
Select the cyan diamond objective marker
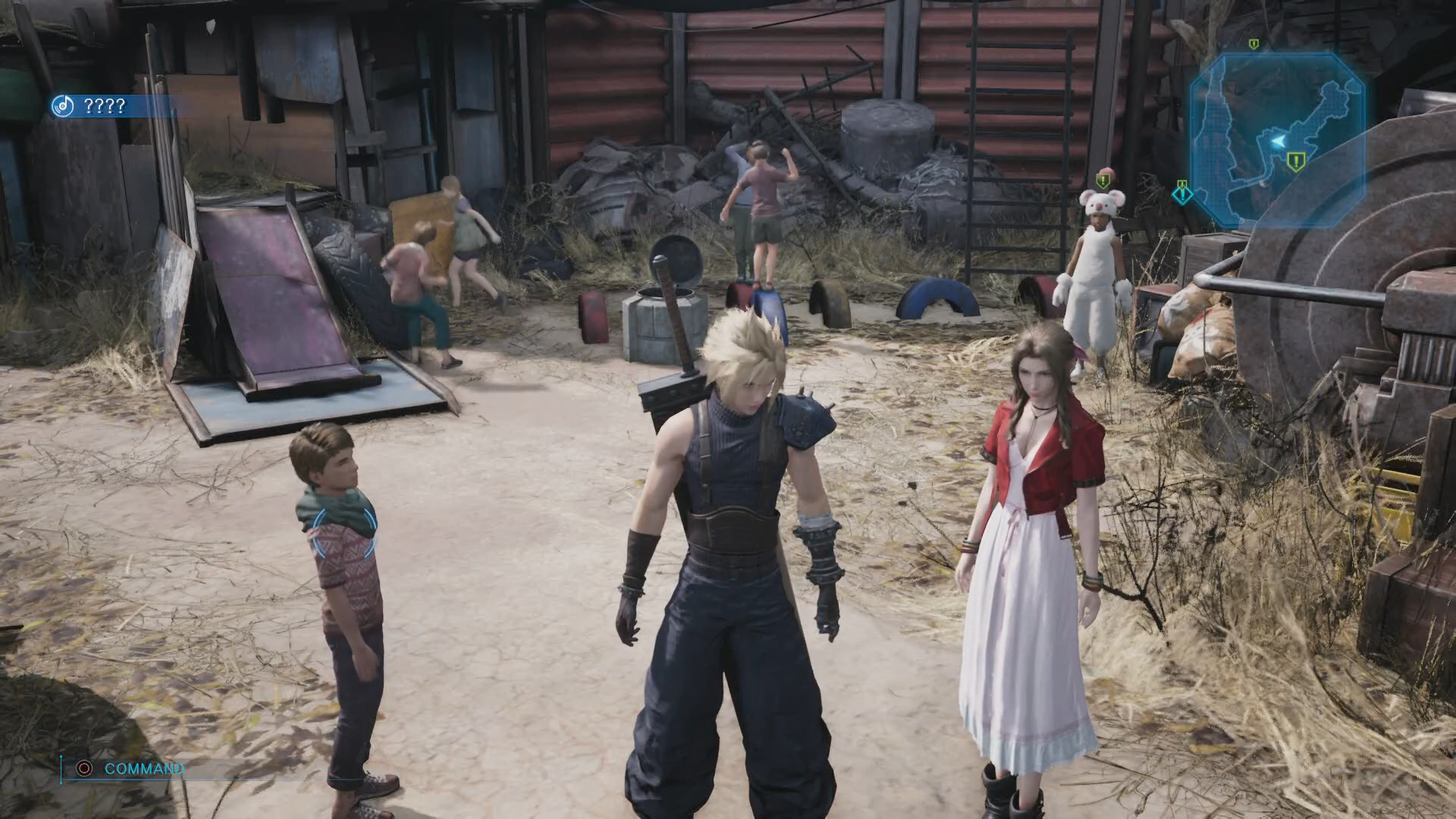point(1182,194)
